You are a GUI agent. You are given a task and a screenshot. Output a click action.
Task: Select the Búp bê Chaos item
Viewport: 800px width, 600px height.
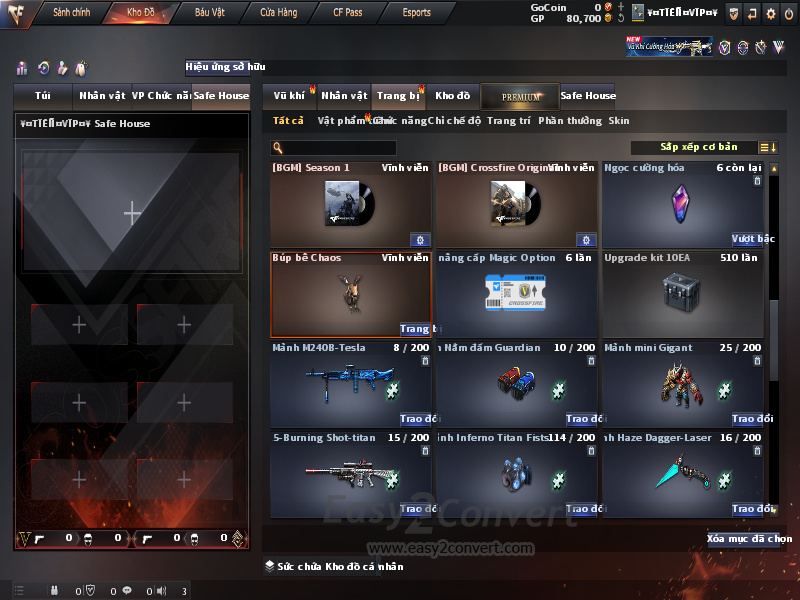pos(350,293)
